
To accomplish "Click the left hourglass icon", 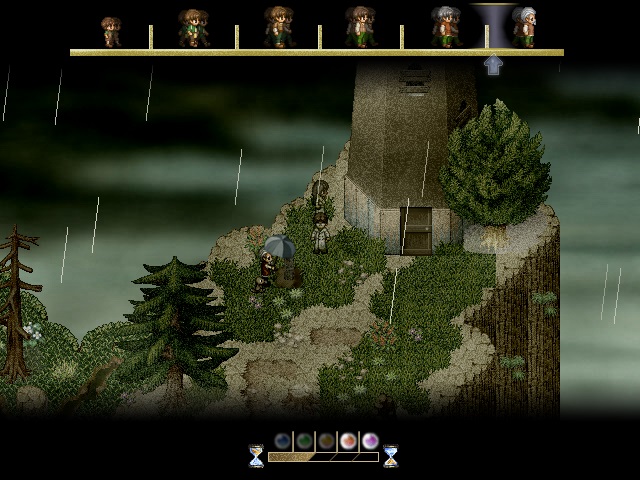I will pyautogui.click(x=256, y=456).
